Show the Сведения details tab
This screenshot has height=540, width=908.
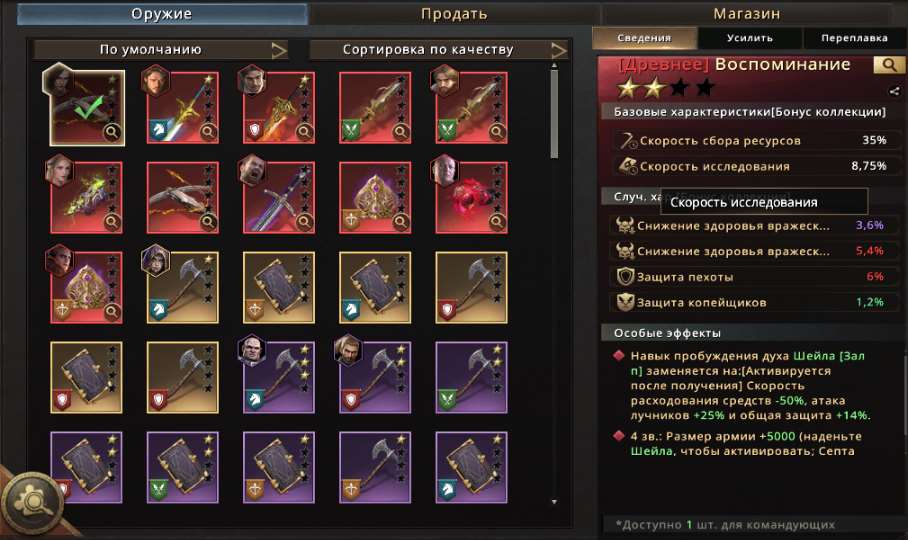[644, 38]
